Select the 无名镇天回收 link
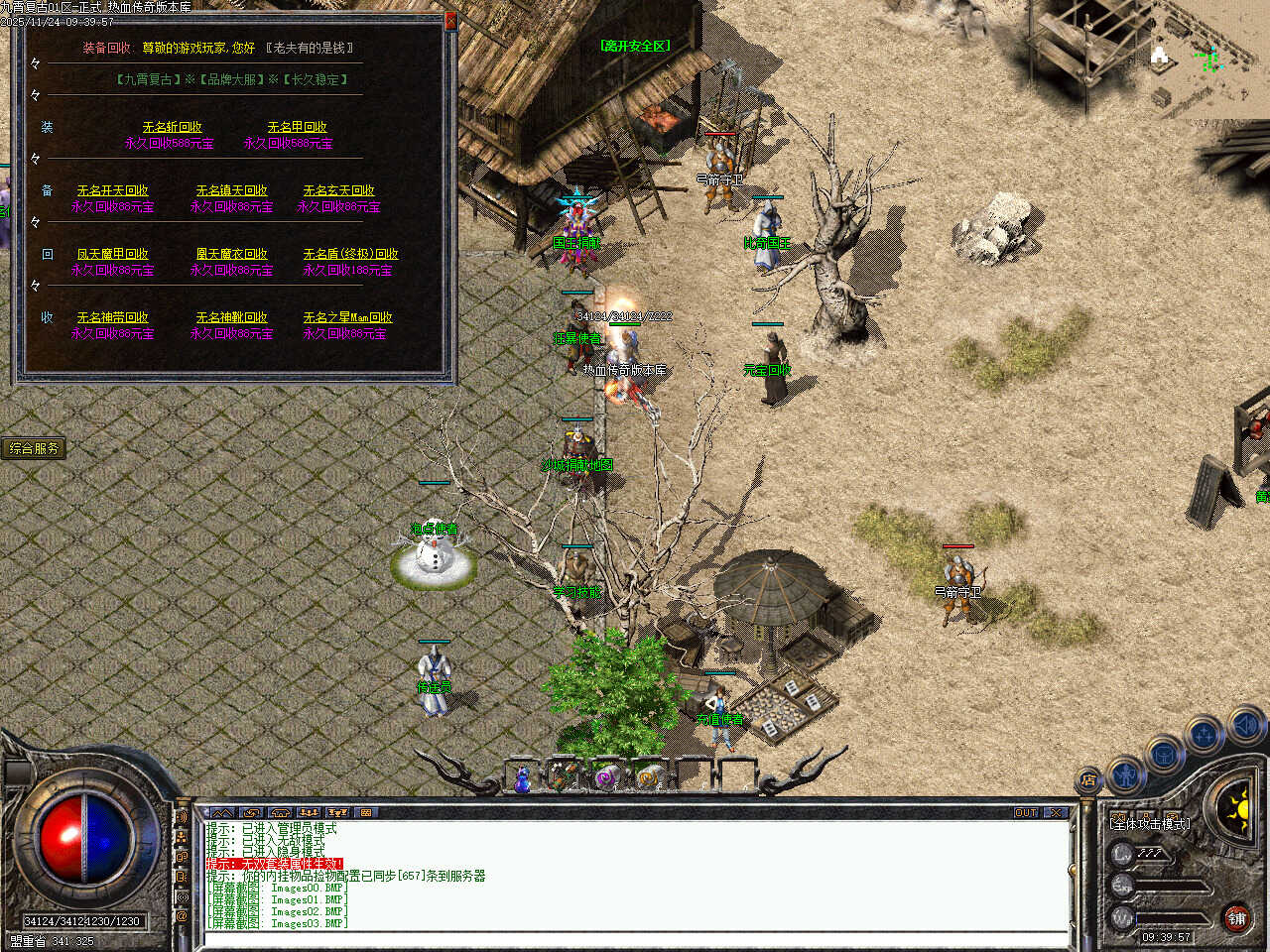1270x952 pixels. [x=231, y=190]
